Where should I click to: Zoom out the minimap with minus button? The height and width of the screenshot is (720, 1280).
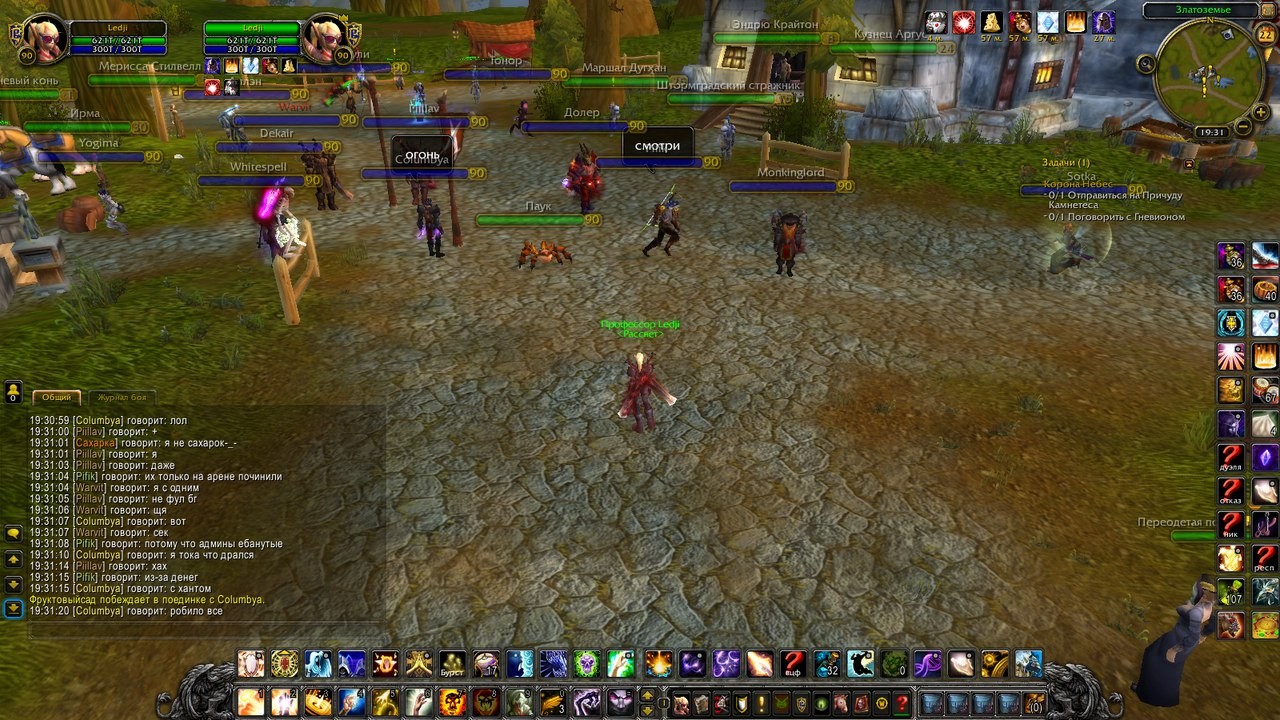pos(1243,127)
